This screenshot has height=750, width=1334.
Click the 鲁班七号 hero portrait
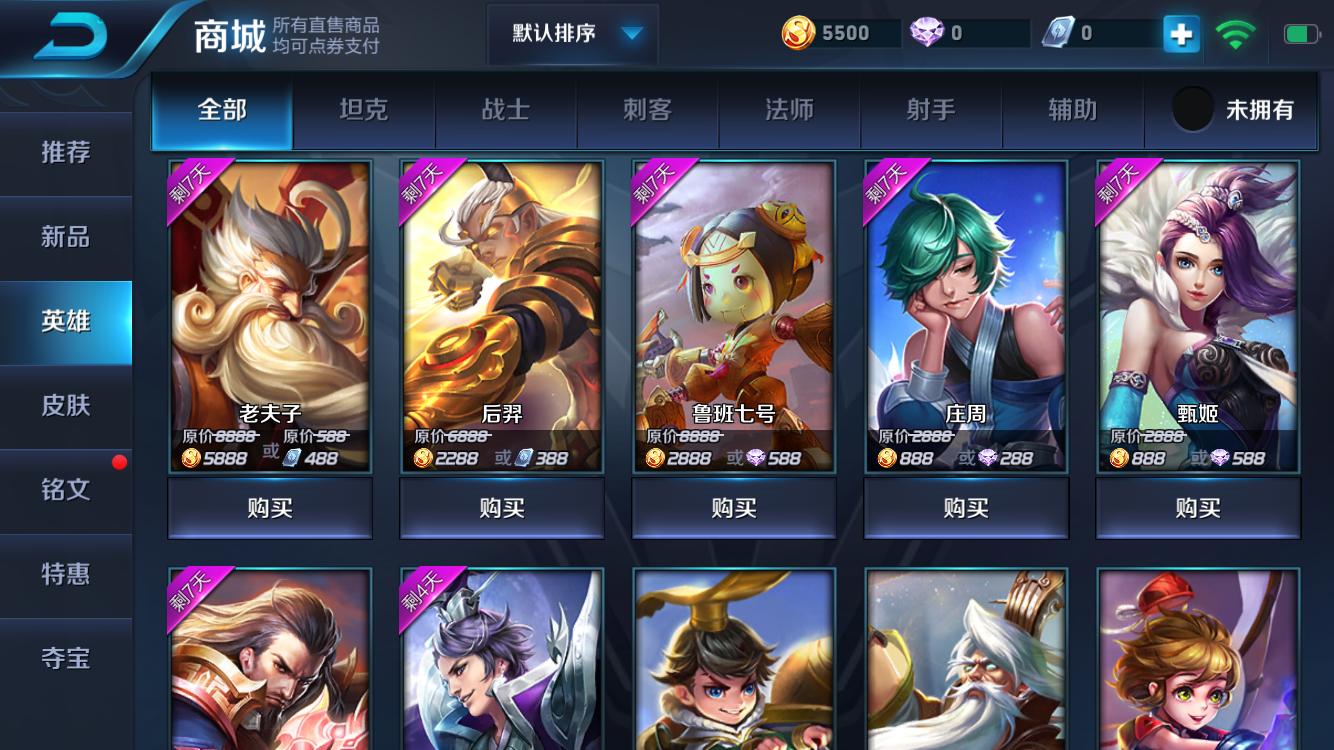[x=734, y=300]
